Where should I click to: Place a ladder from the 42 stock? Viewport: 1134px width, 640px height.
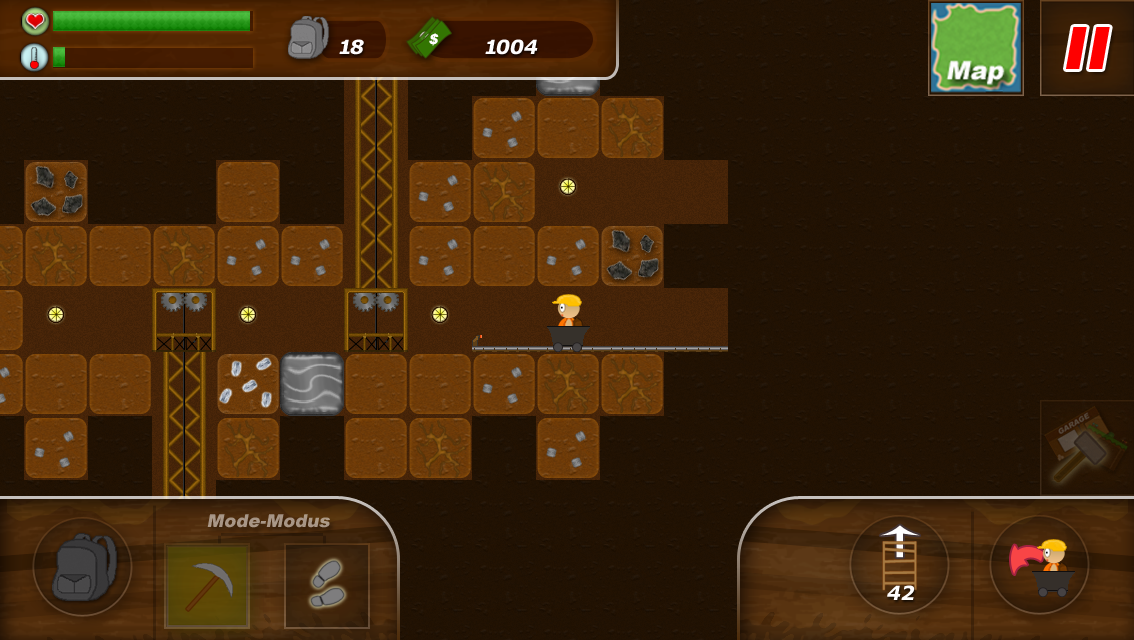[899, 564]
